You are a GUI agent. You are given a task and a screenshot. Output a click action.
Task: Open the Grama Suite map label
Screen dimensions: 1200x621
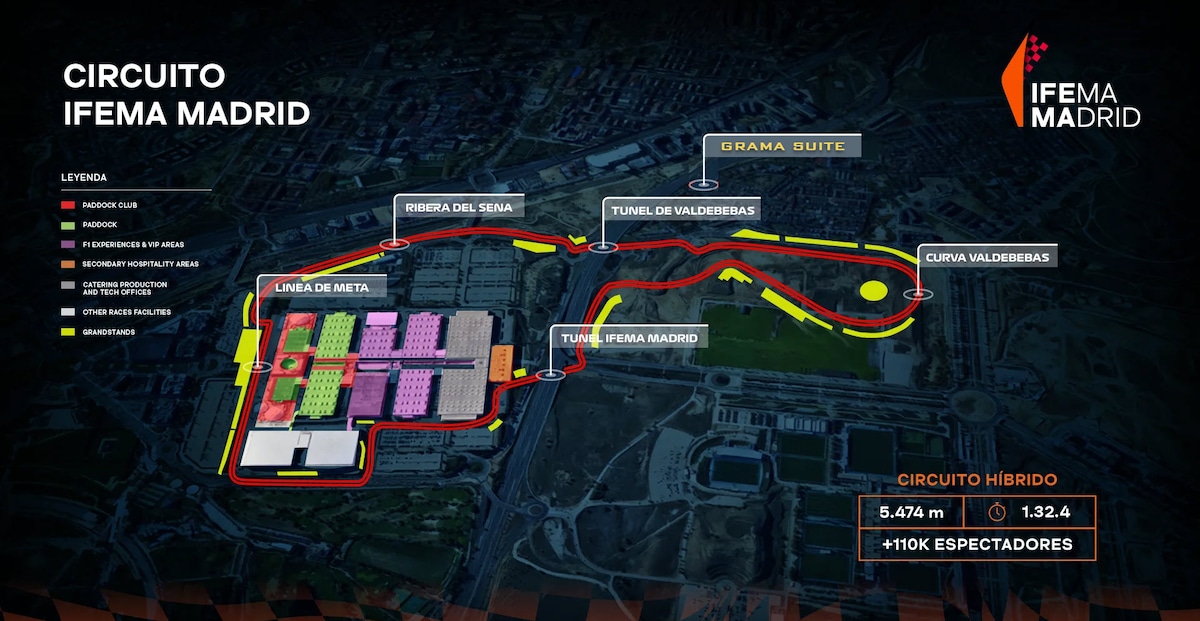coord(783,147)
